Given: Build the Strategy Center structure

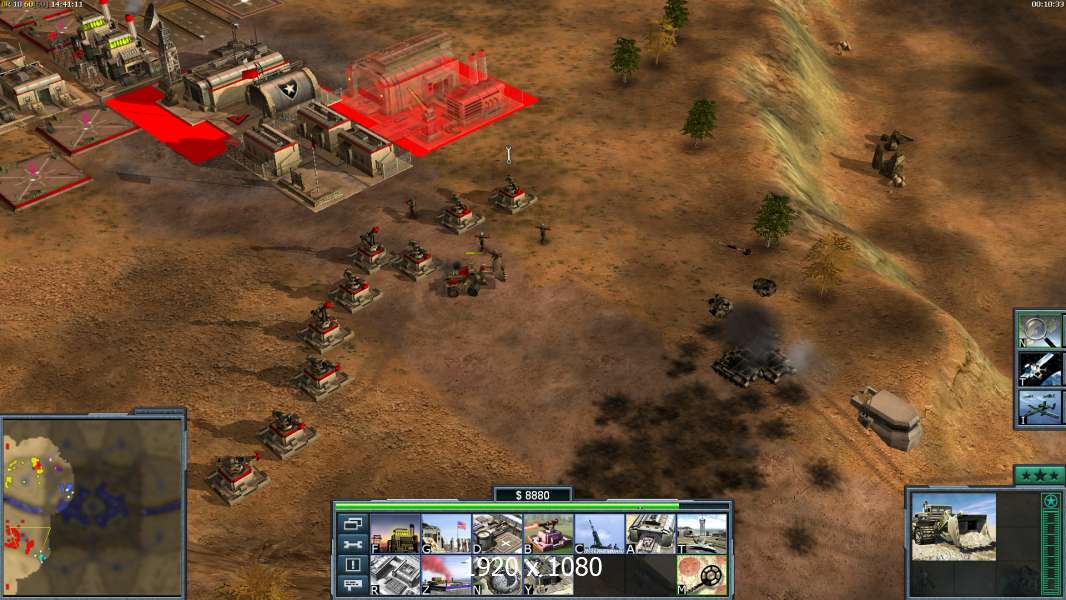Looking at the screenshot, I should click(395, 575).
